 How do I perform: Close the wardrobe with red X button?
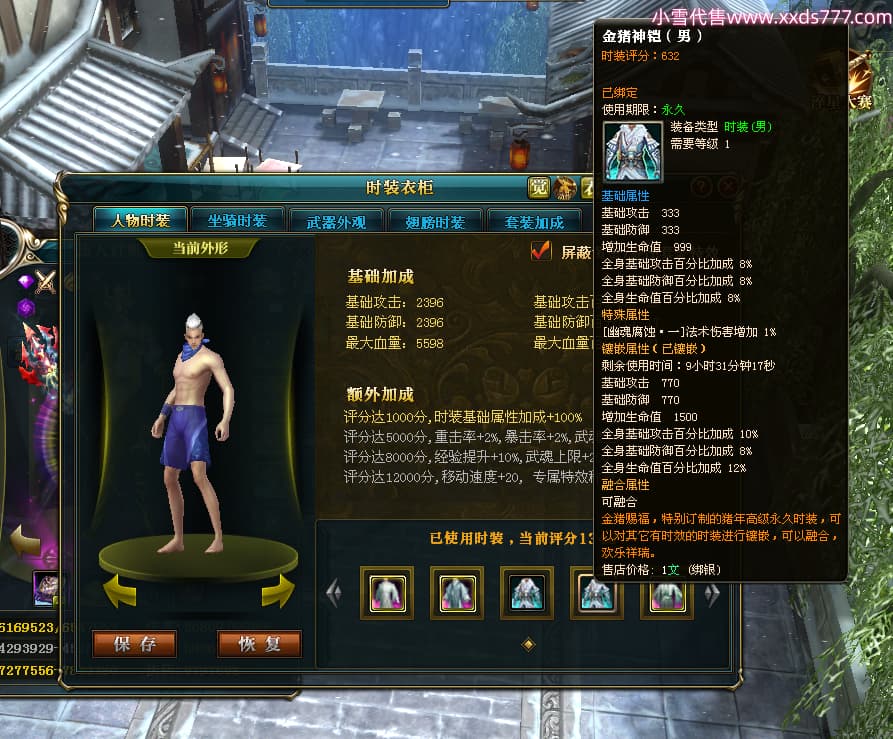(x=728, y=186)
